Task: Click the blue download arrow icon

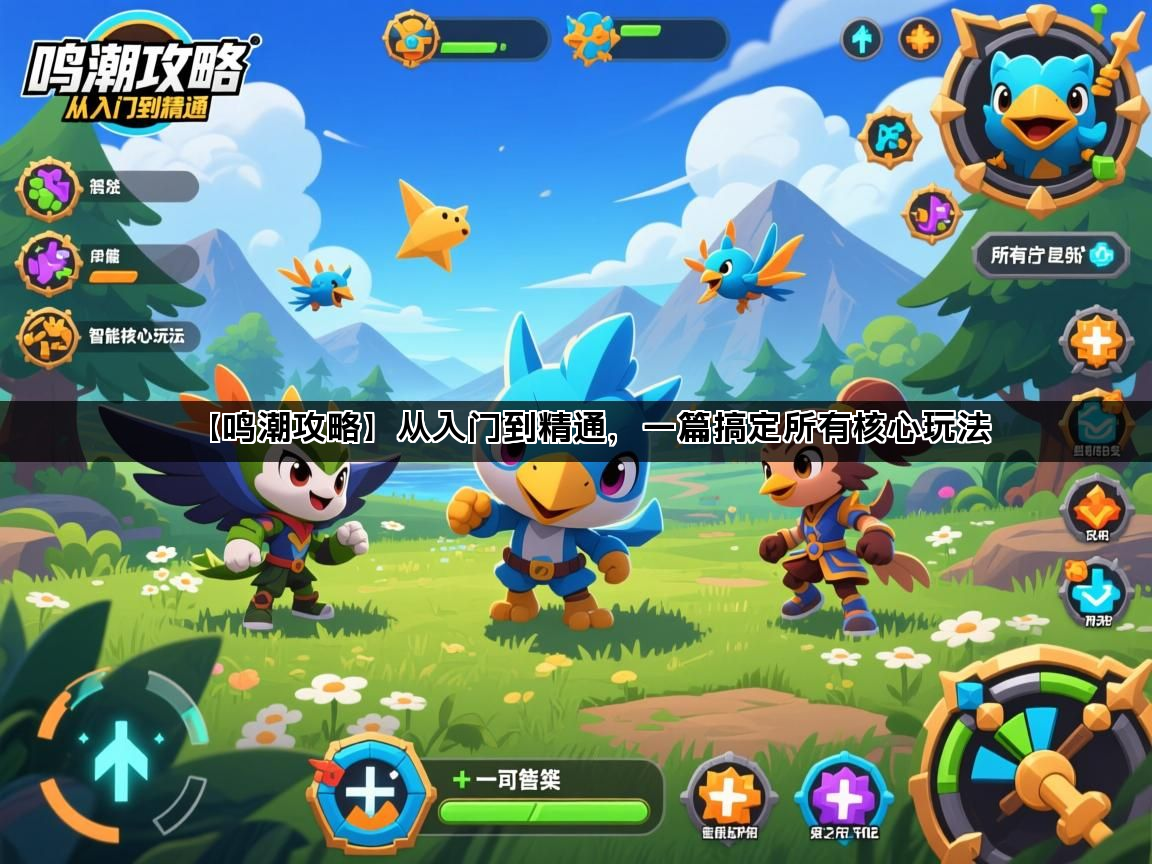Action: [1095, 592]
